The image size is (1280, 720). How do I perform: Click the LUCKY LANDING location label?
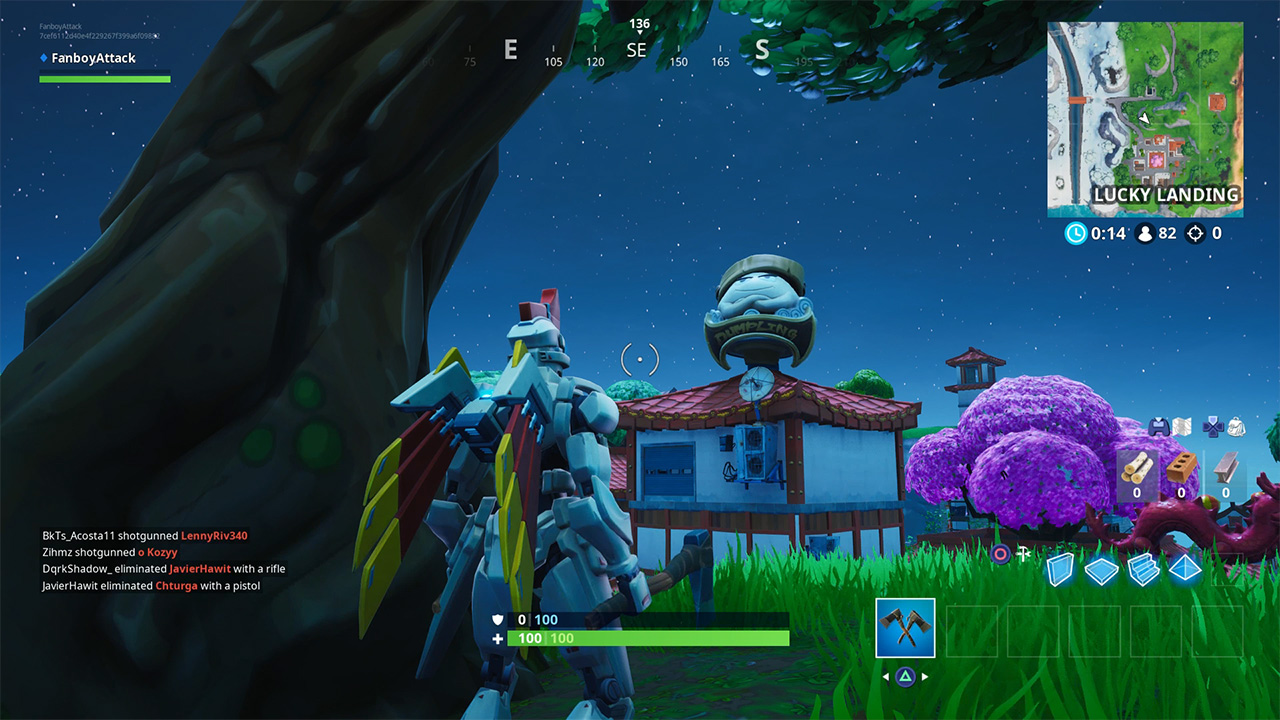click(1164, 196)
